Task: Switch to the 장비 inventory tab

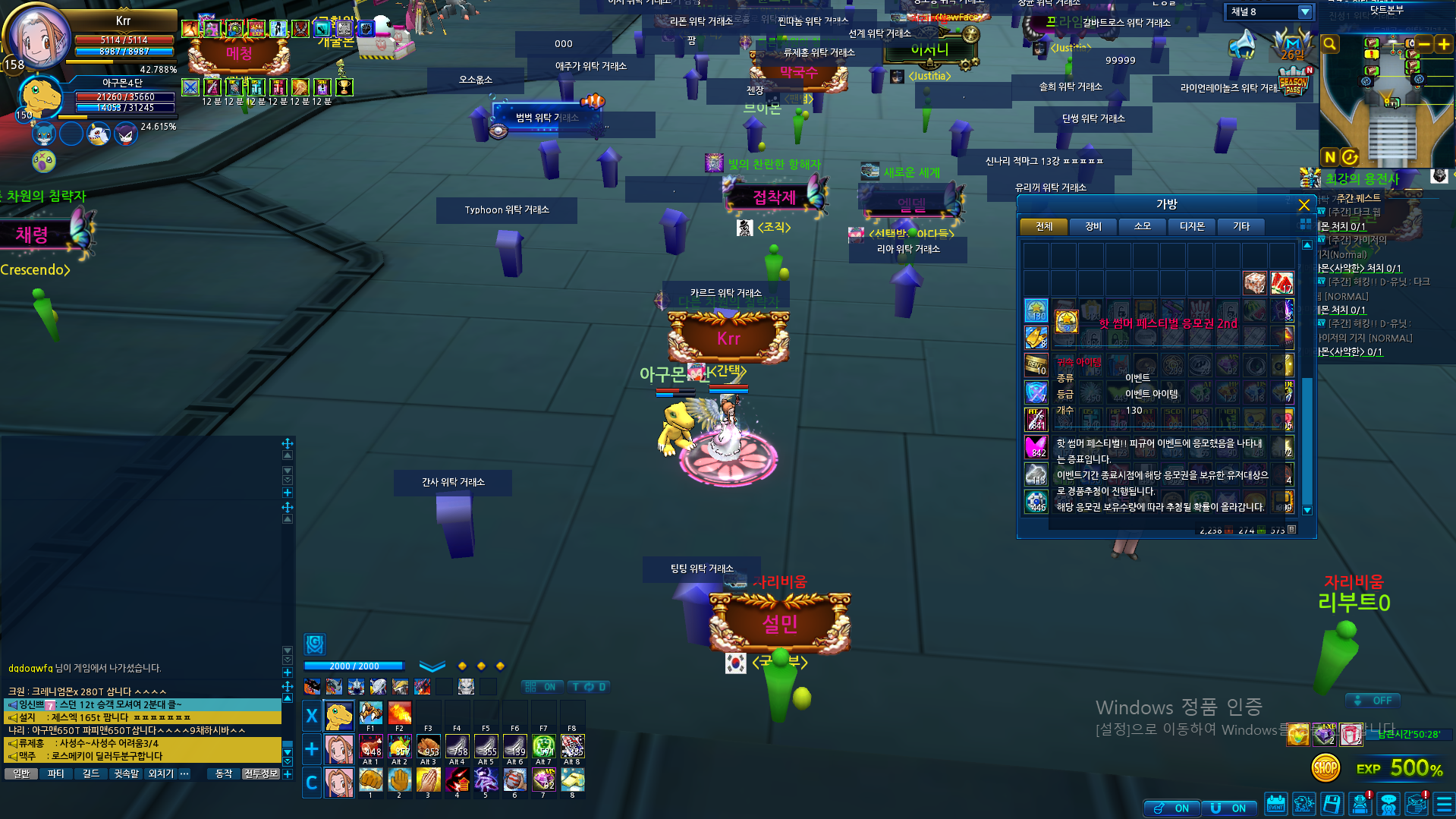Action: [x=1093, y=226]
